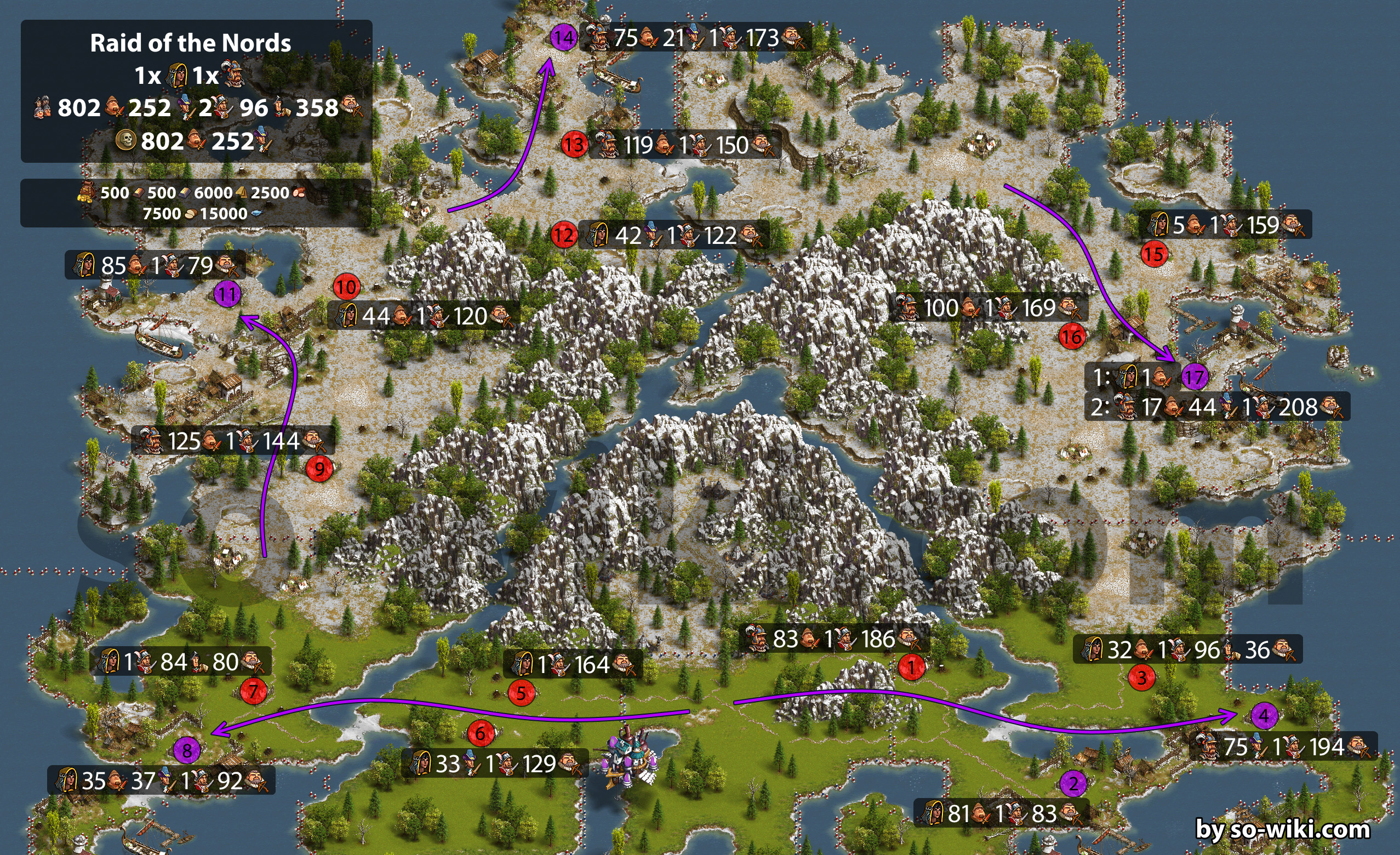Select red camp marker 13

click(x=574, y=144)
